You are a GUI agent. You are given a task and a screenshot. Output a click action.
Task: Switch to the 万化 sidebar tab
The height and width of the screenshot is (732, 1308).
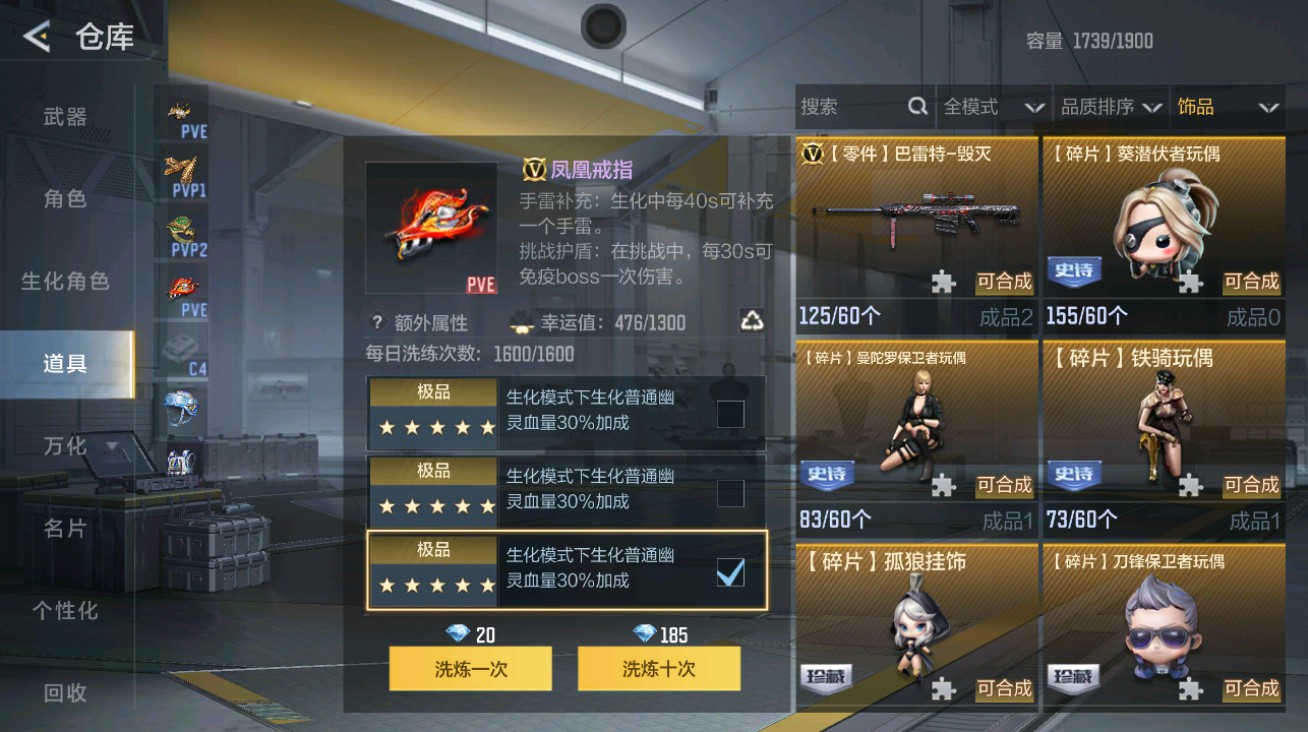pos(65,446)
